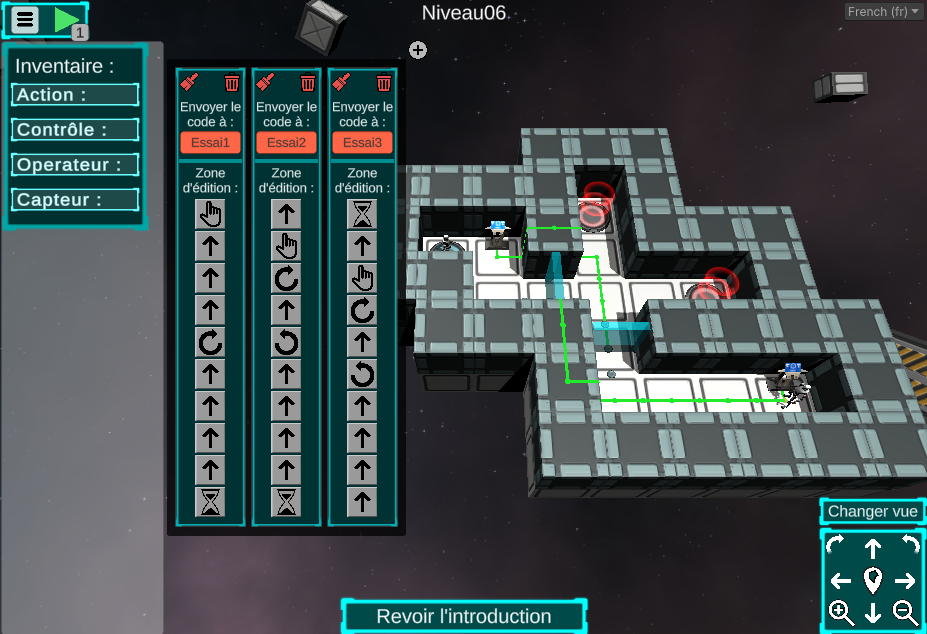Run the program with the green play button
Screen dimensions: 927x634
coord(66,19)
